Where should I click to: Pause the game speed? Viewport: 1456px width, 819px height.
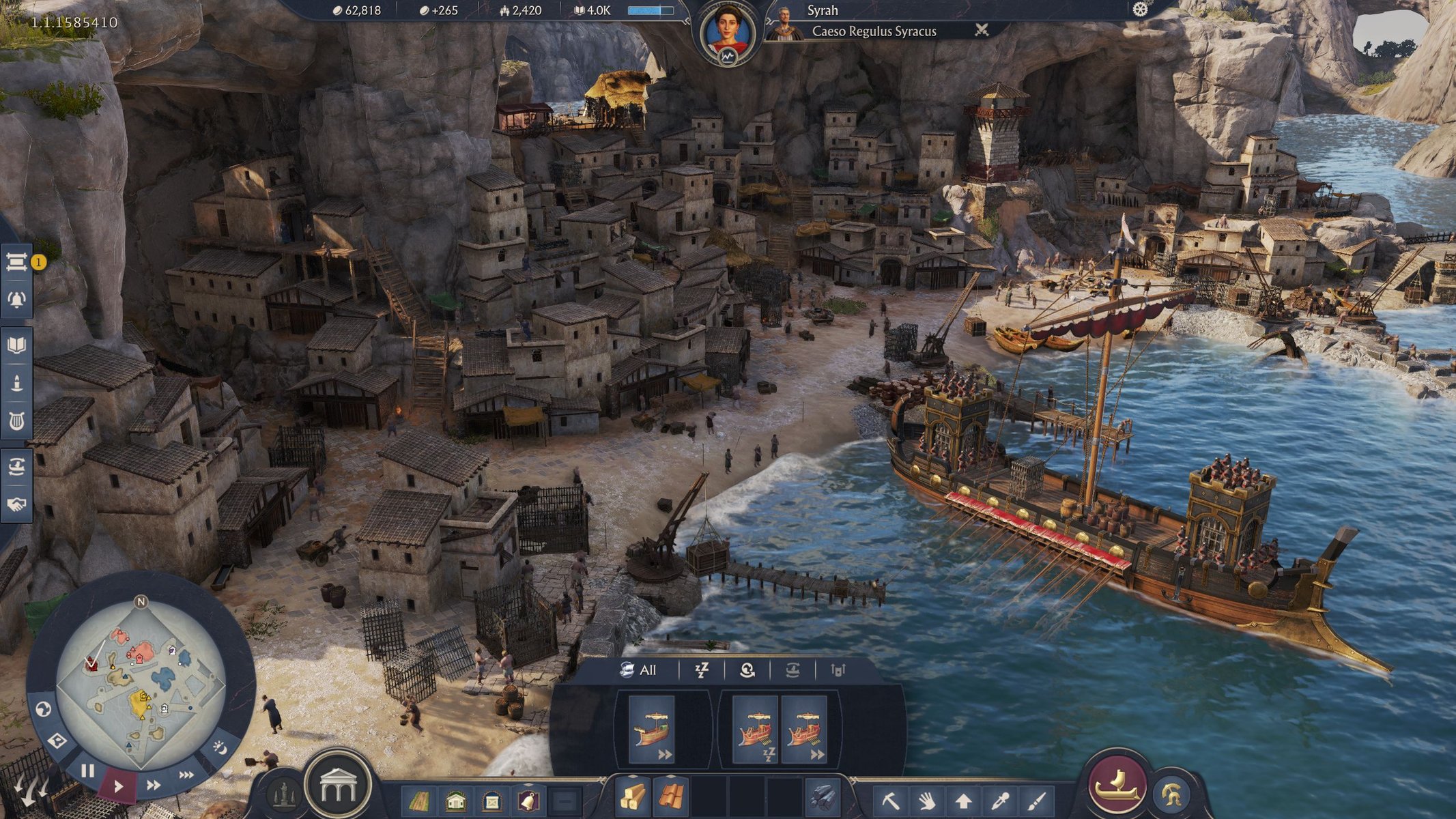point(87,771)
